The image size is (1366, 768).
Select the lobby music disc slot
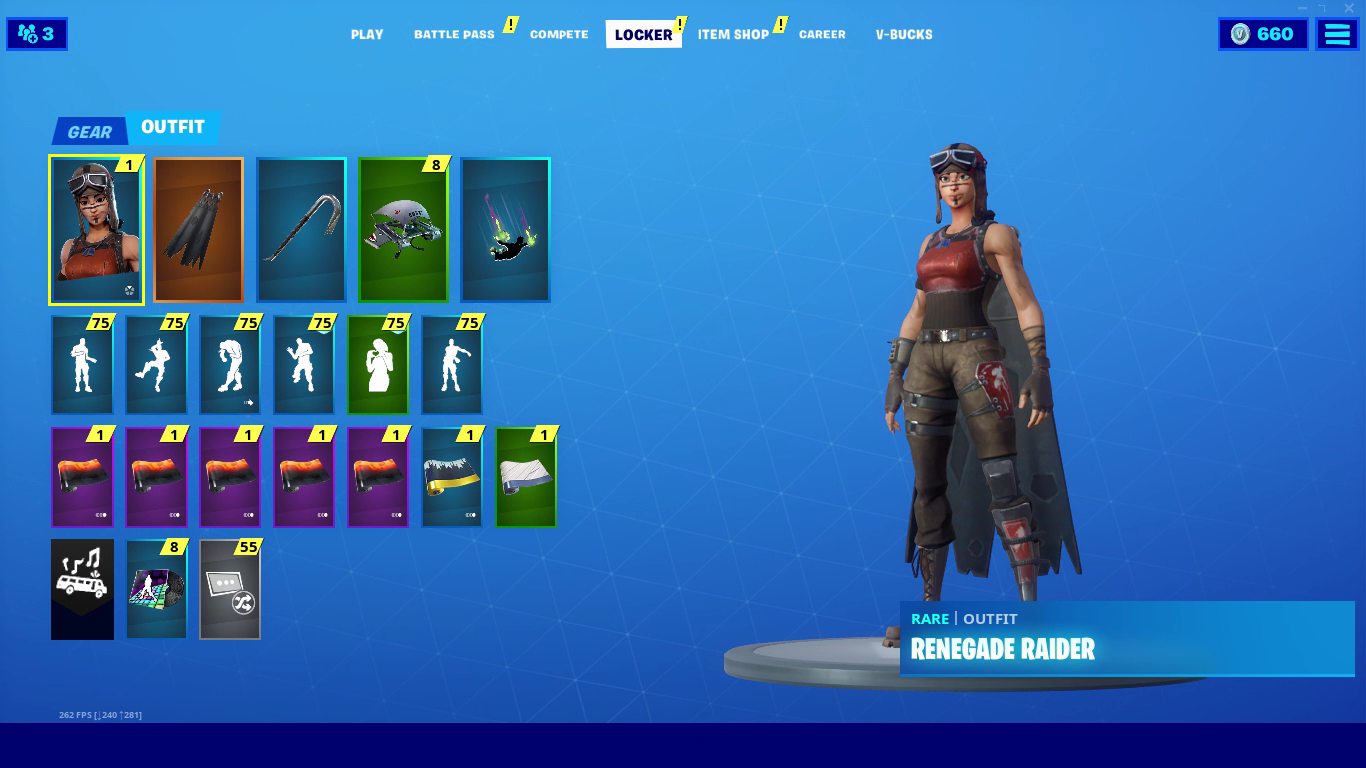tap(156, 589)
